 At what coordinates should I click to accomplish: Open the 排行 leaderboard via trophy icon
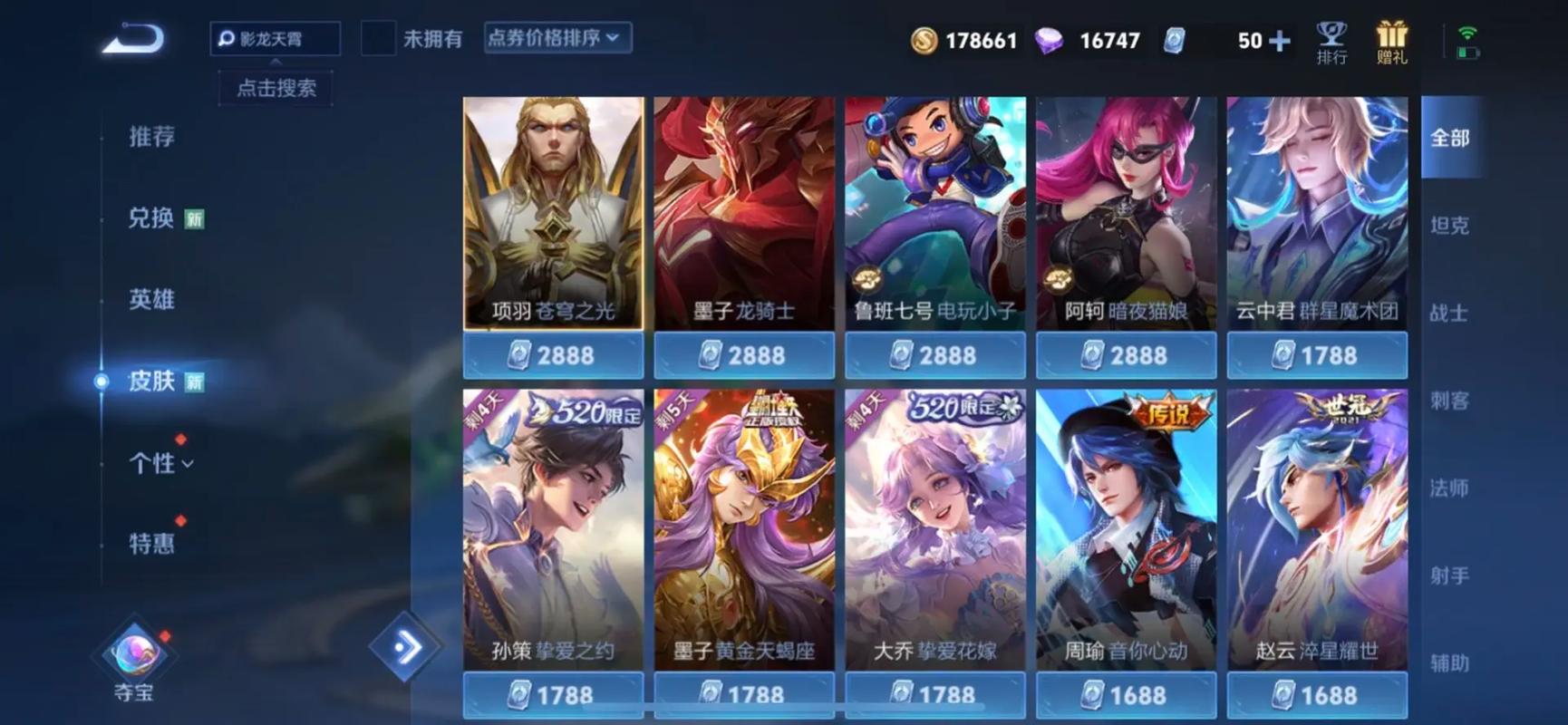coord(1331,41)
